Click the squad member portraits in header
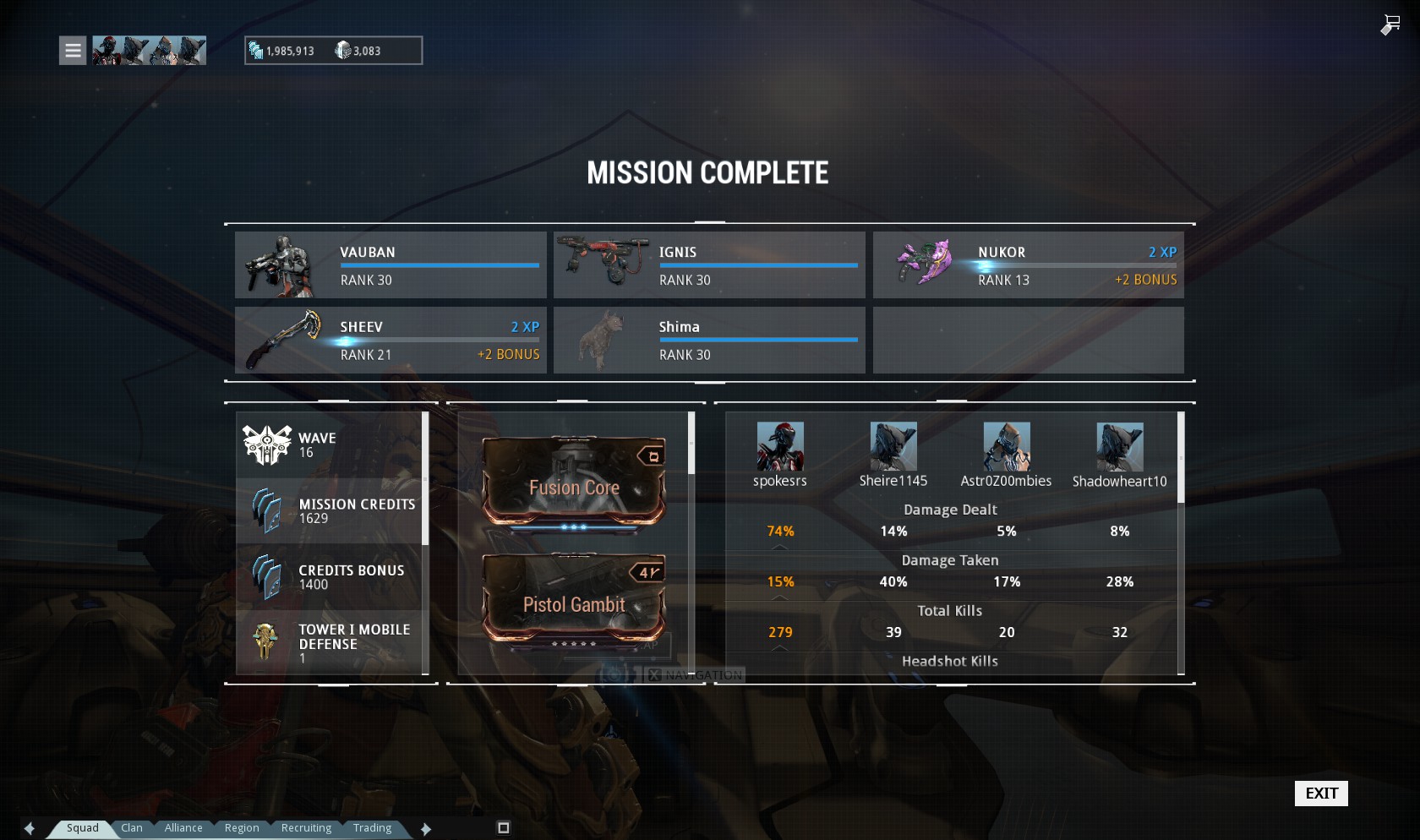Image resolution: width=1420 pixels, height=840 pixels. tap(149, 51)
